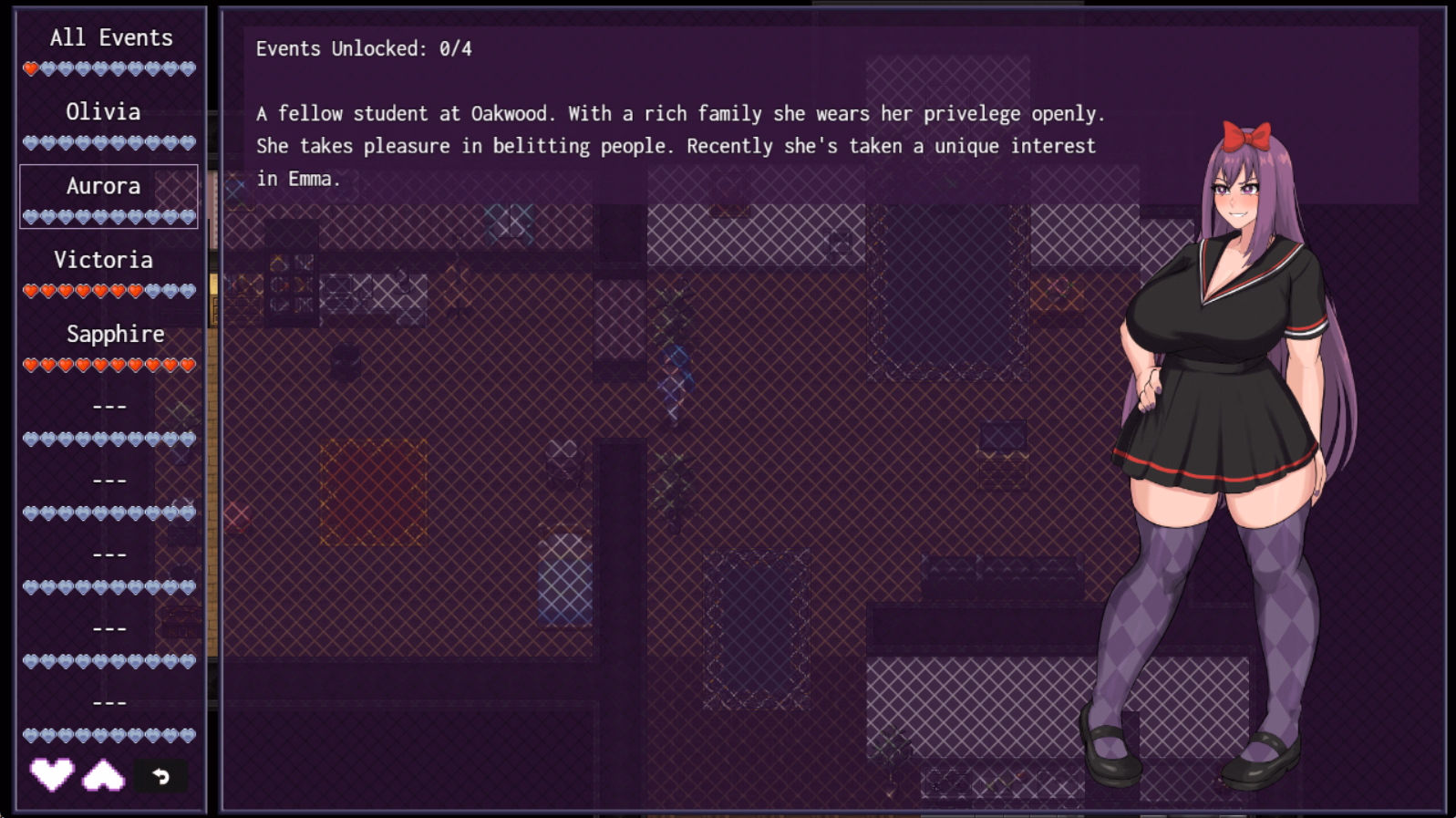Select the first locked --- character slot
Screen dimensions: 1456x818
pos(109,404)
